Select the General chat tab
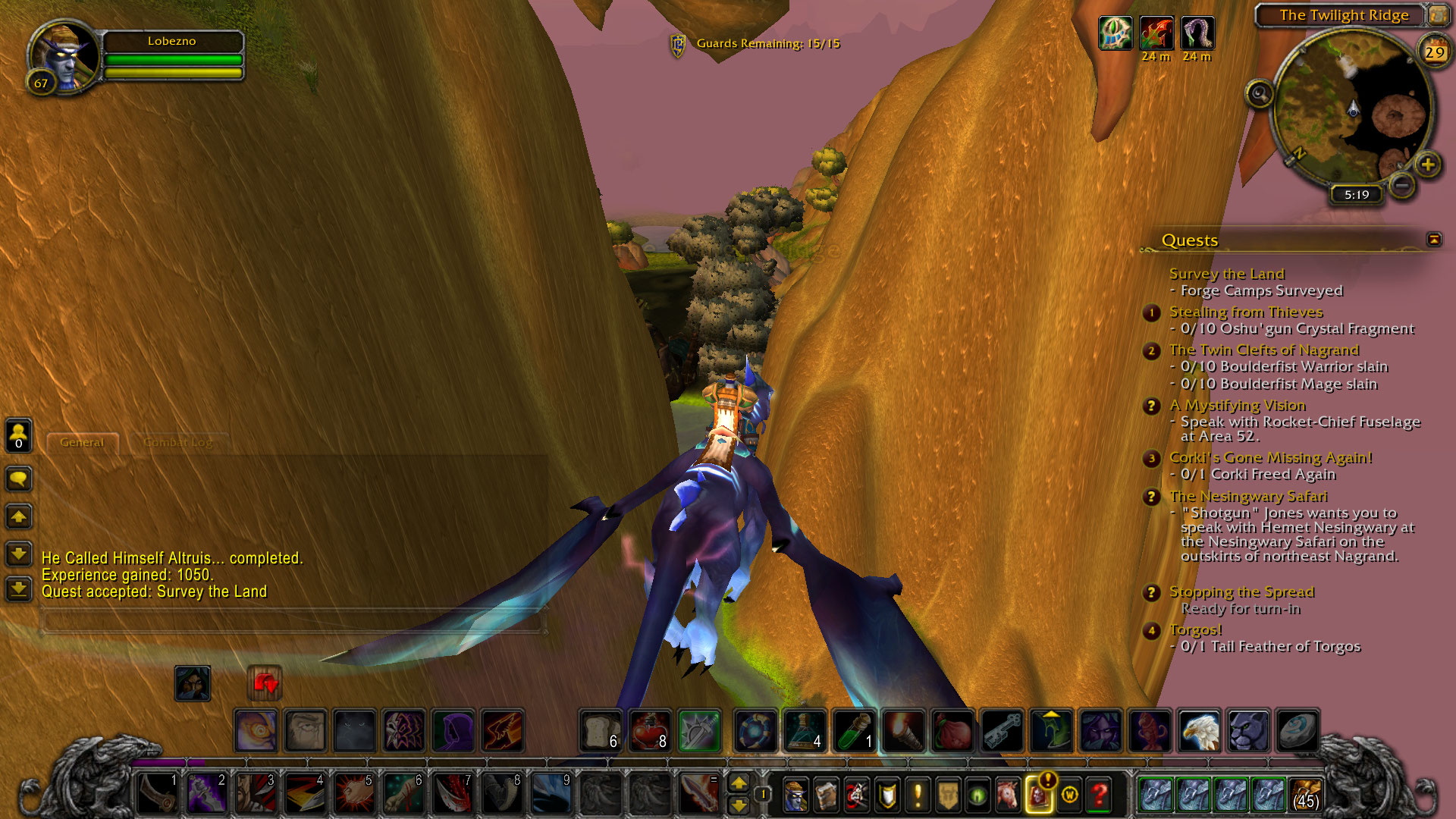1456x819 pixels. pos(82,442)
